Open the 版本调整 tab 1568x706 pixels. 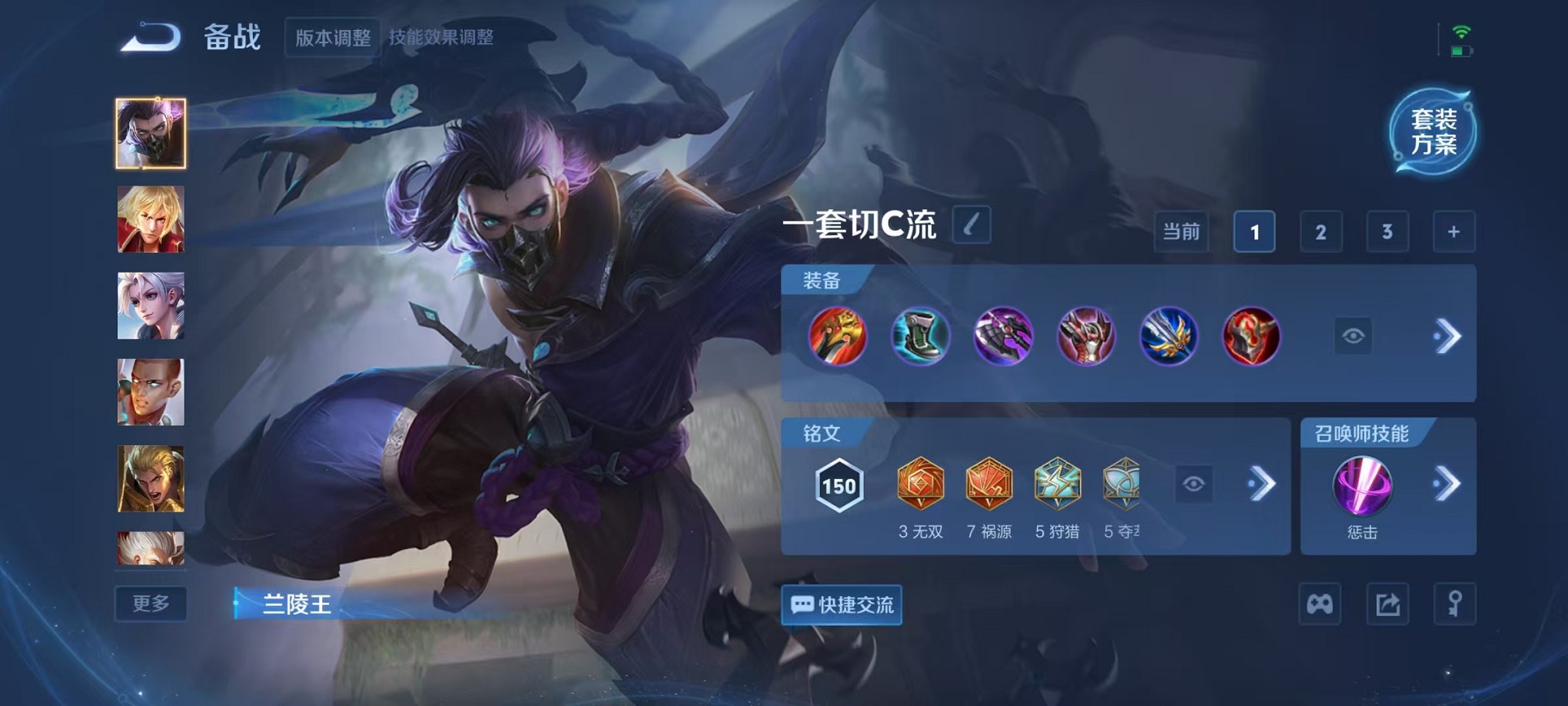pyautogui.click(x=332, y=36)
